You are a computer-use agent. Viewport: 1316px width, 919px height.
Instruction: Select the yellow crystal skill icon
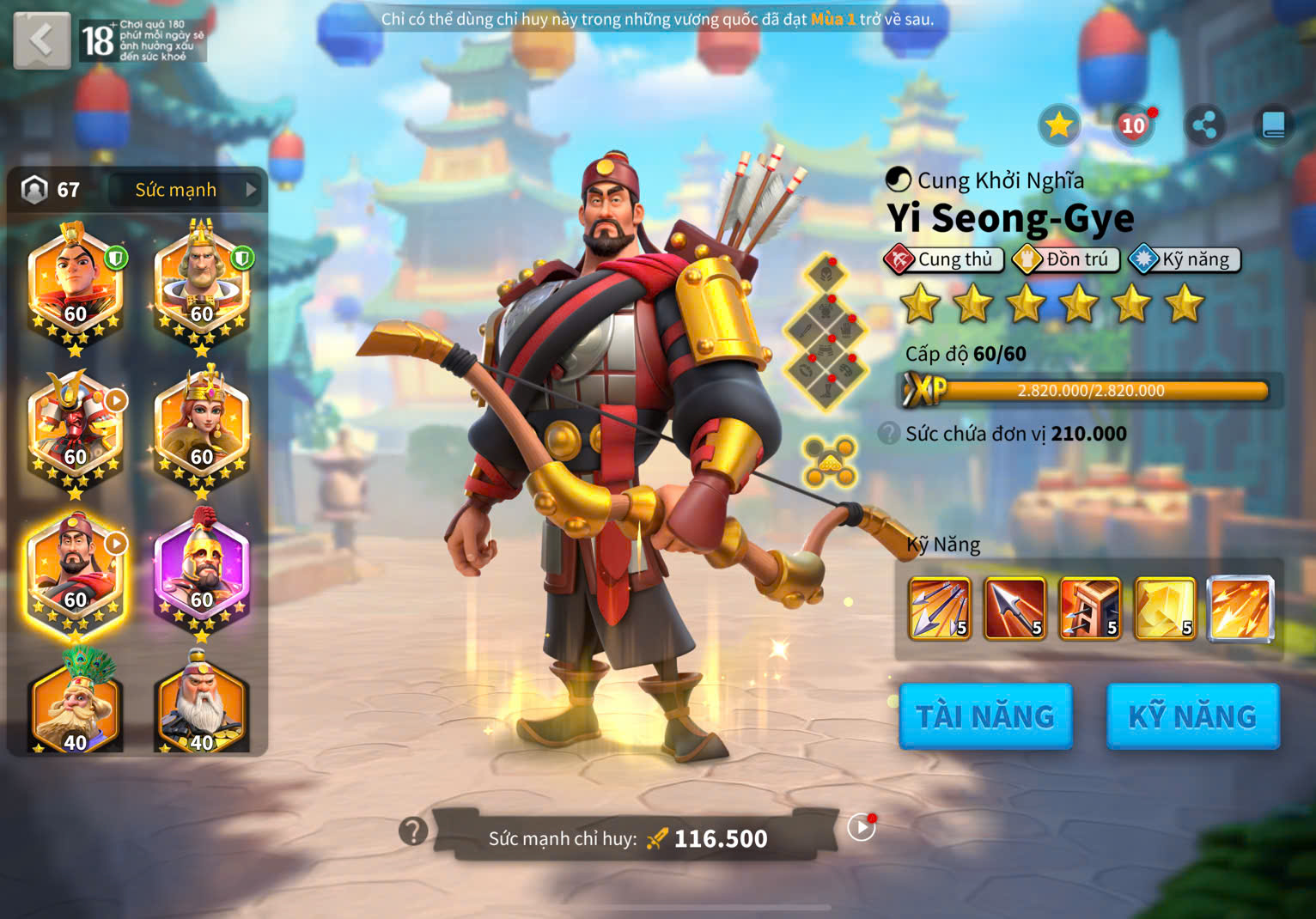pyautogui.click(x=1165, y=609)
